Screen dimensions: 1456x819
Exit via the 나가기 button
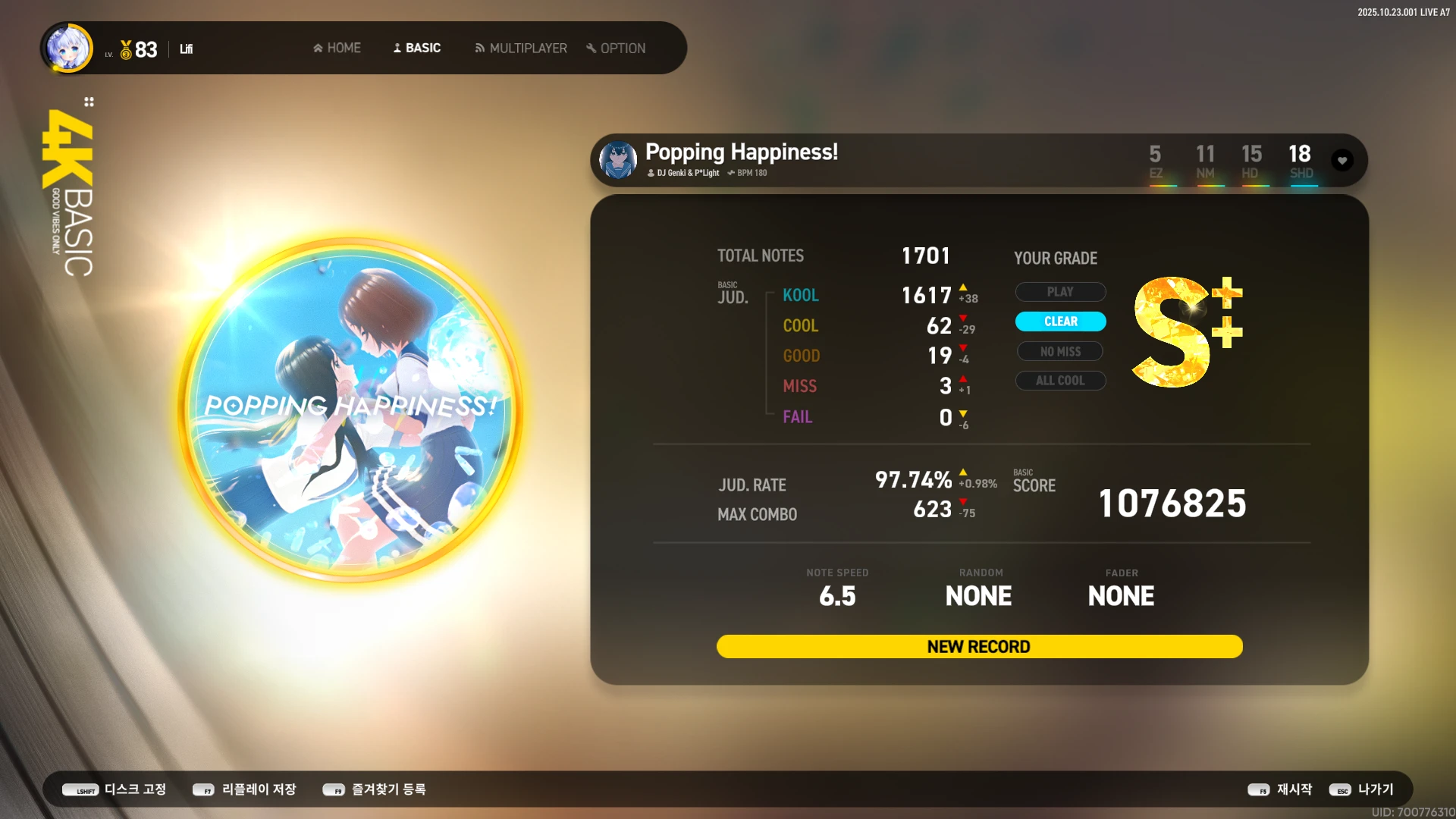tap(1361, 789)
